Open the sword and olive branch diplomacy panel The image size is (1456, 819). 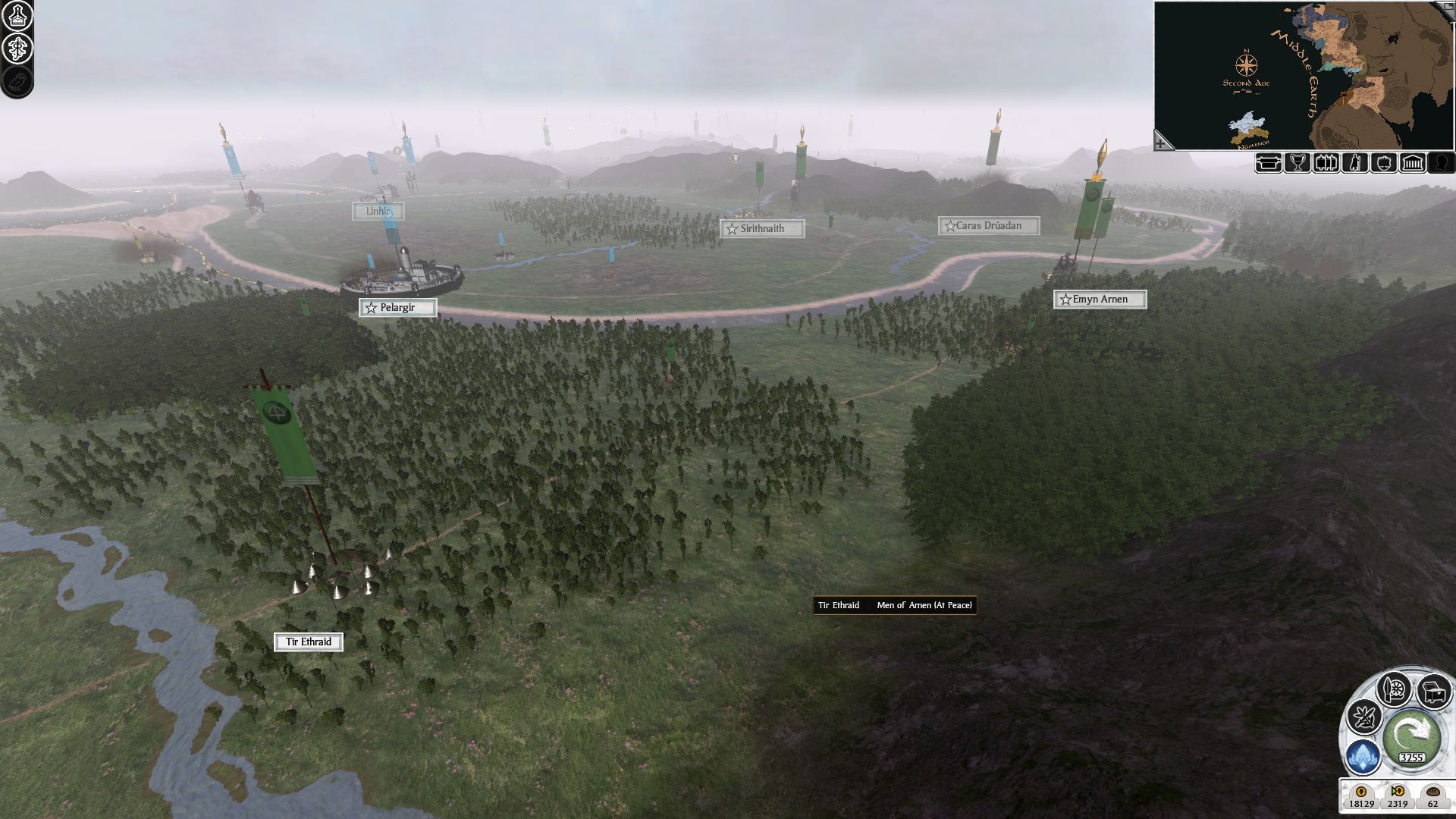point(1363,717)
